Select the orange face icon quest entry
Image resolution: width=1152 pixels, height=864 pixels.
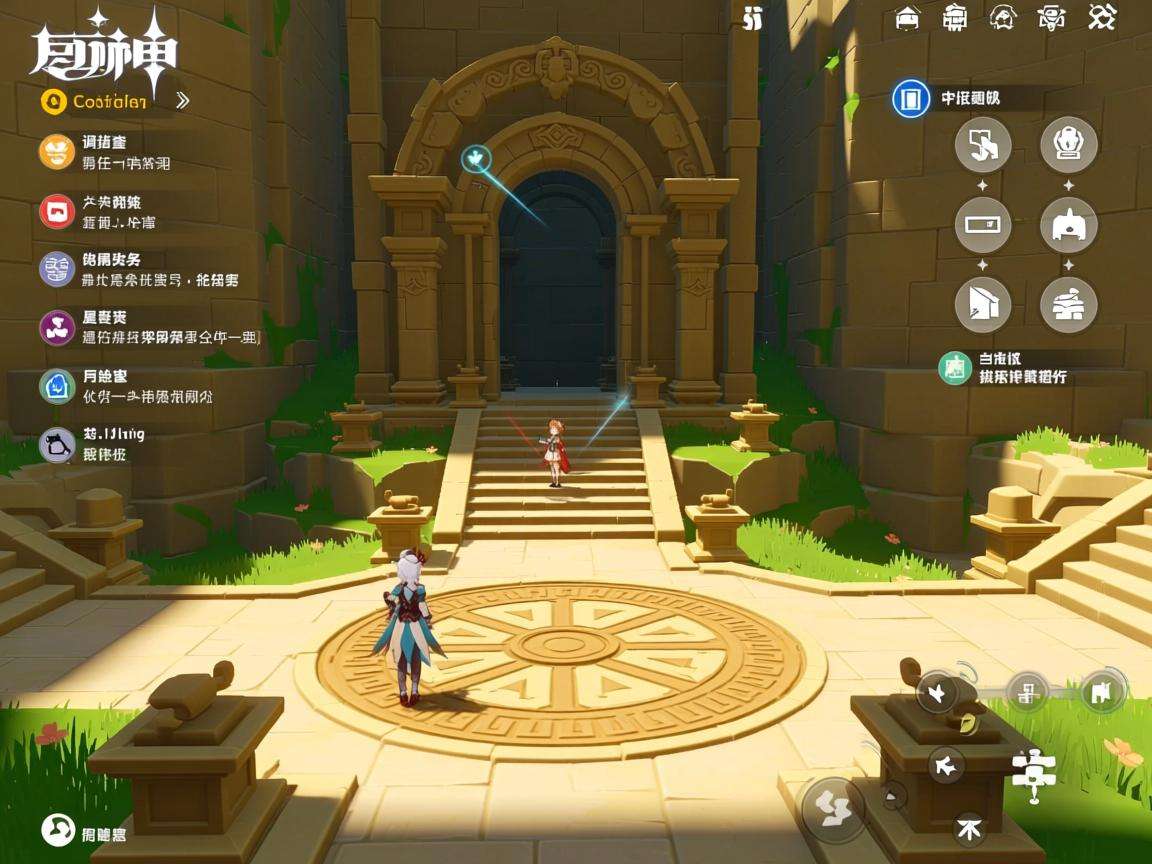pos(57,152)
